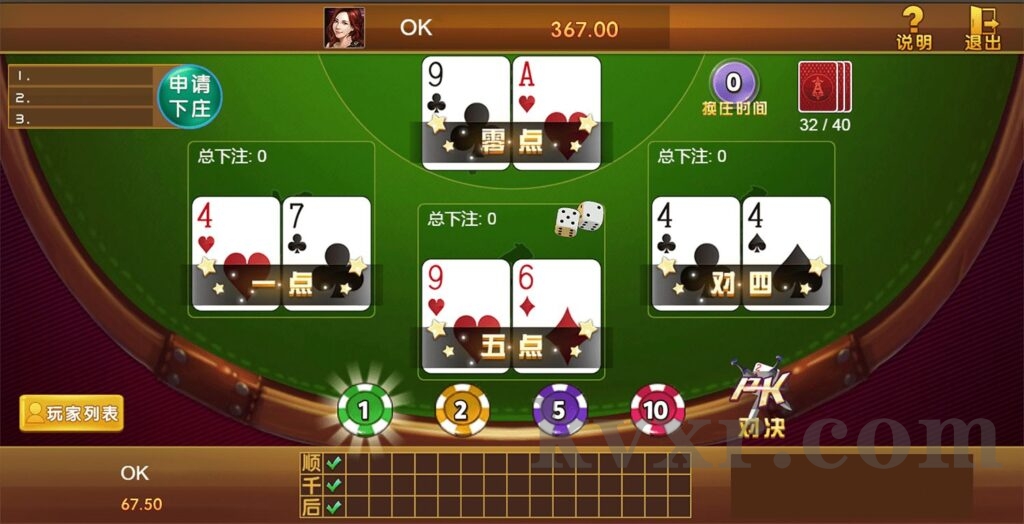Image resolution: width=1024 pixels, height=524 pixels.
Task: Click the banker's red-haired avatar portrait
Action: click(x=344, y=28)
